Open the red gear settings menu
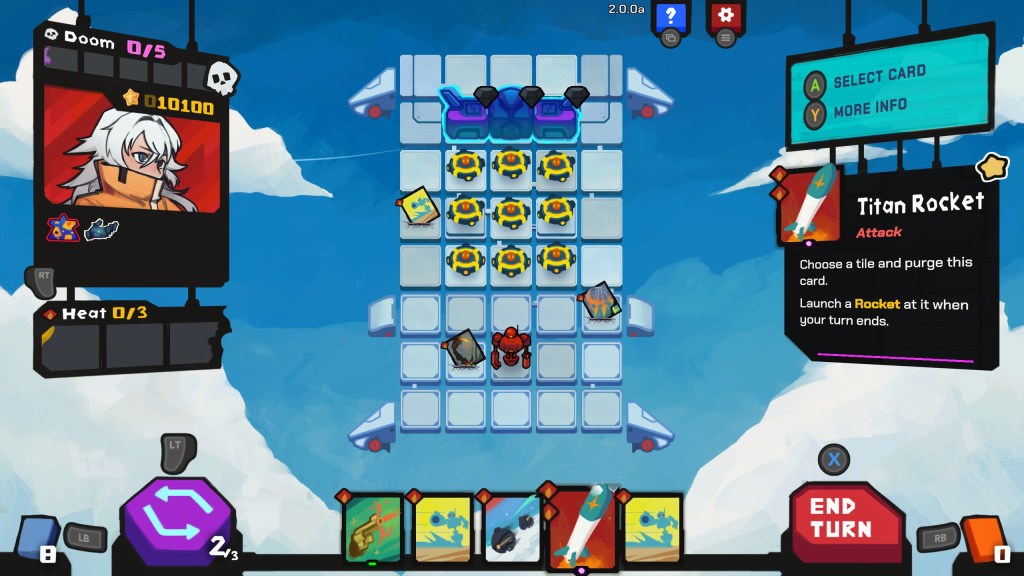Viewport: 1024px width, 576px height. pos(726,16)
